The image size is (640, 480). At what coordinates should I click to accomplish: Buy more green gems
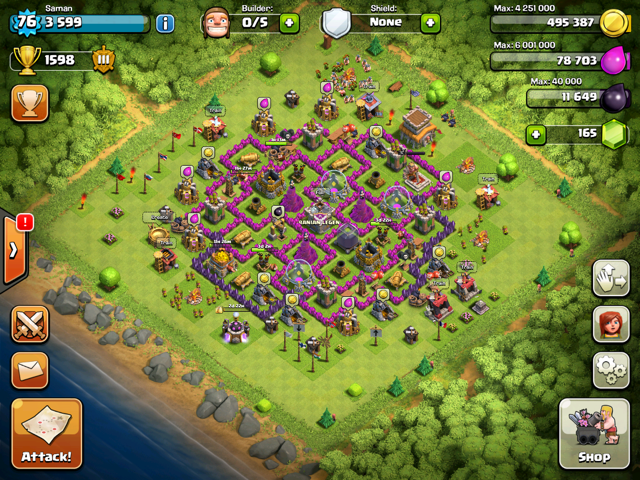click(537, 133)
